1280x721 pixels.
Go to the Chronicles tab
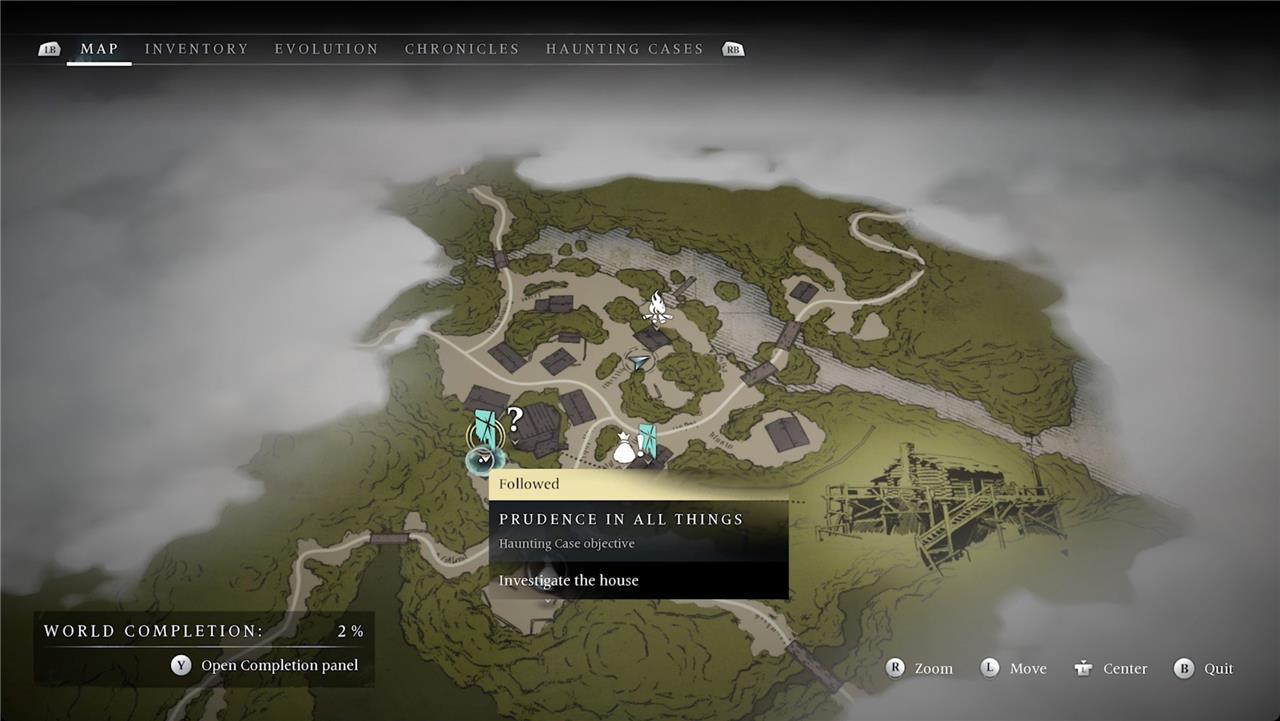point(462,49)
